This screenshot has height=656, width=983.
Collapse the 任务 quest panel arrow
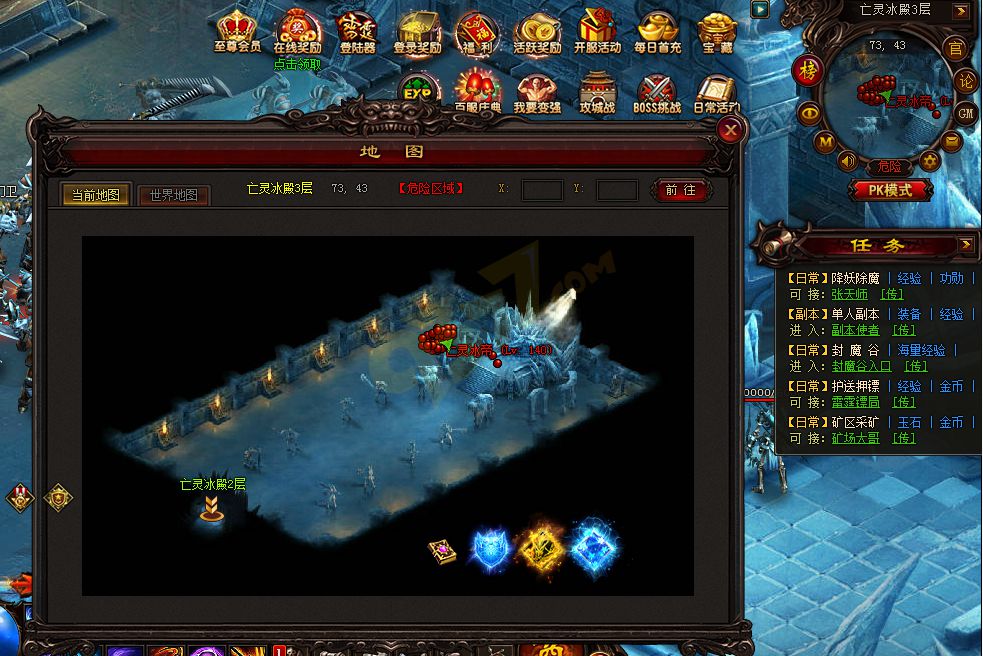pyautogui.click(x=966, y=244)
